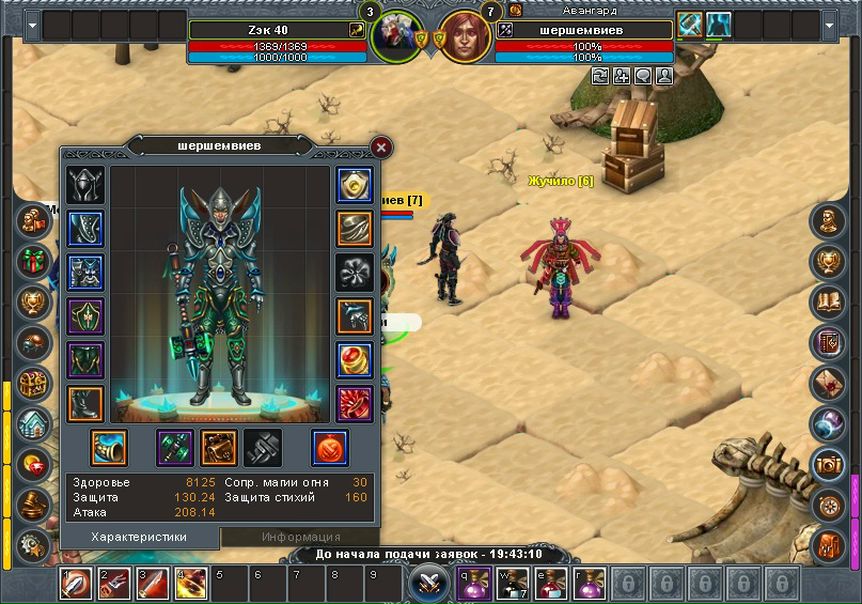
Task: Click the crossed swords battle button
Action: coord(430,581)
